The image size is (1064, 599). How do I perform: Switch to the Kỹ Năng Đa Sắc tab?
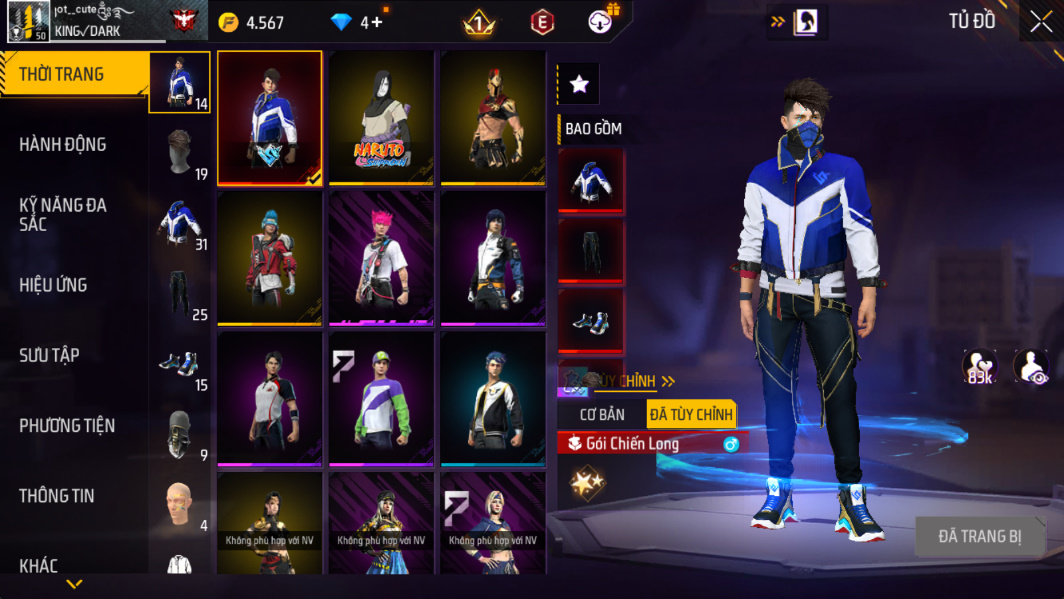click(62, 214)
